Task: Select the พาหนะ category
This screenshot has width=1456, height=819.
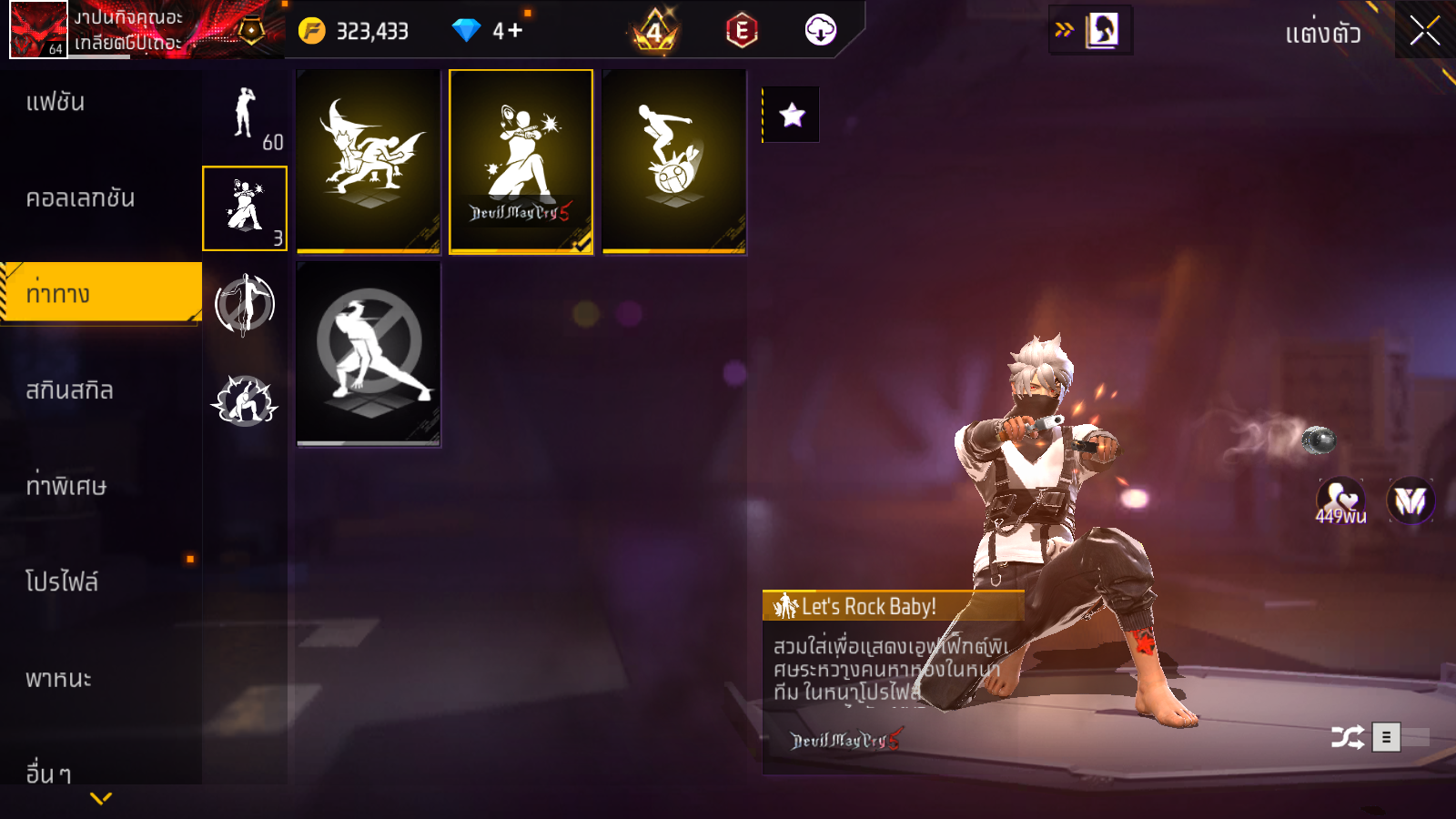Action: point(59,679)
